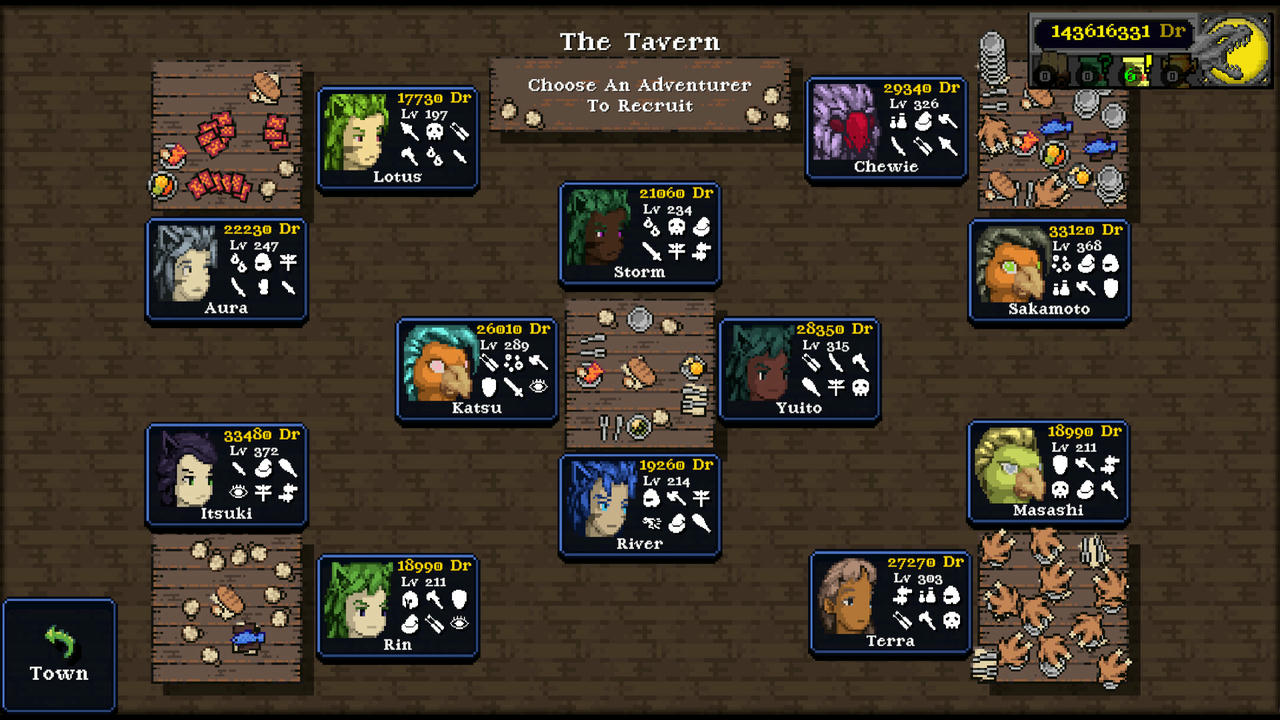Click the Choose An Adventurer To Recruit banner
Screen dimensions: 1280x720
639,96
